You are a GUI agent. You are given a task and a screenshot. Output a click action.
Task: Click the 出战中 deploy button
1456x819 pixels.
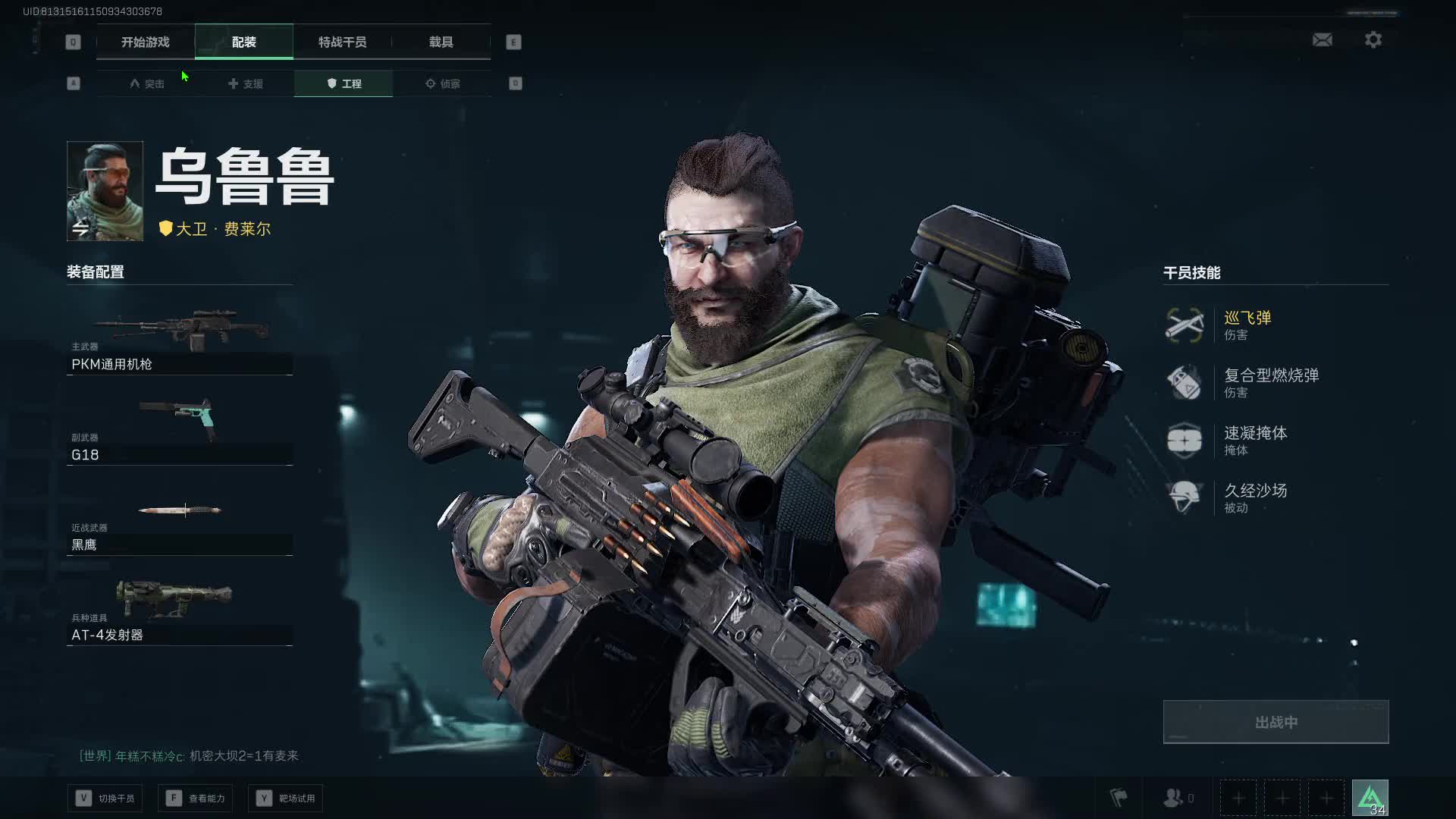tap(1276, 722)
